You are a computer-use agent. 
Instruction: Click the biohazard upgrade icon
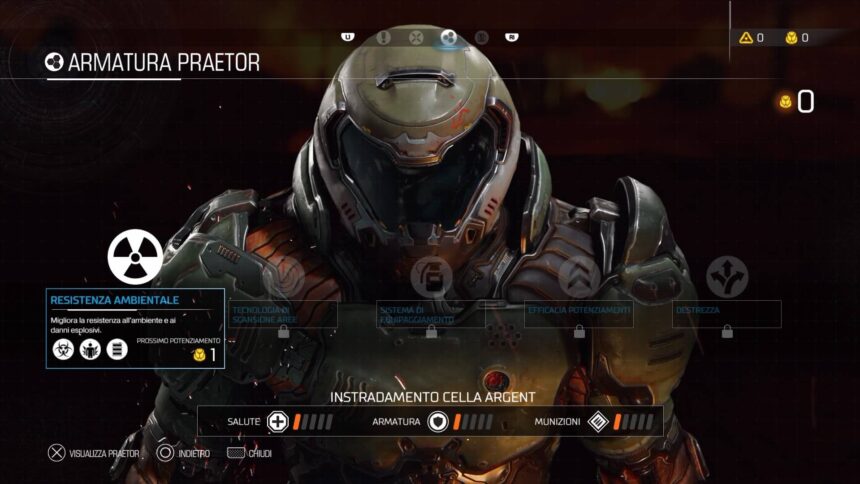[63, 350]
